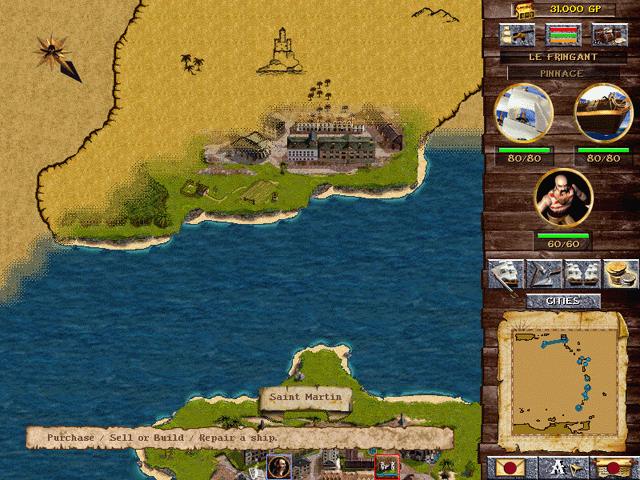Click the letter A with arrow button
Screen dimensions: 640x480
click(562, 466)
